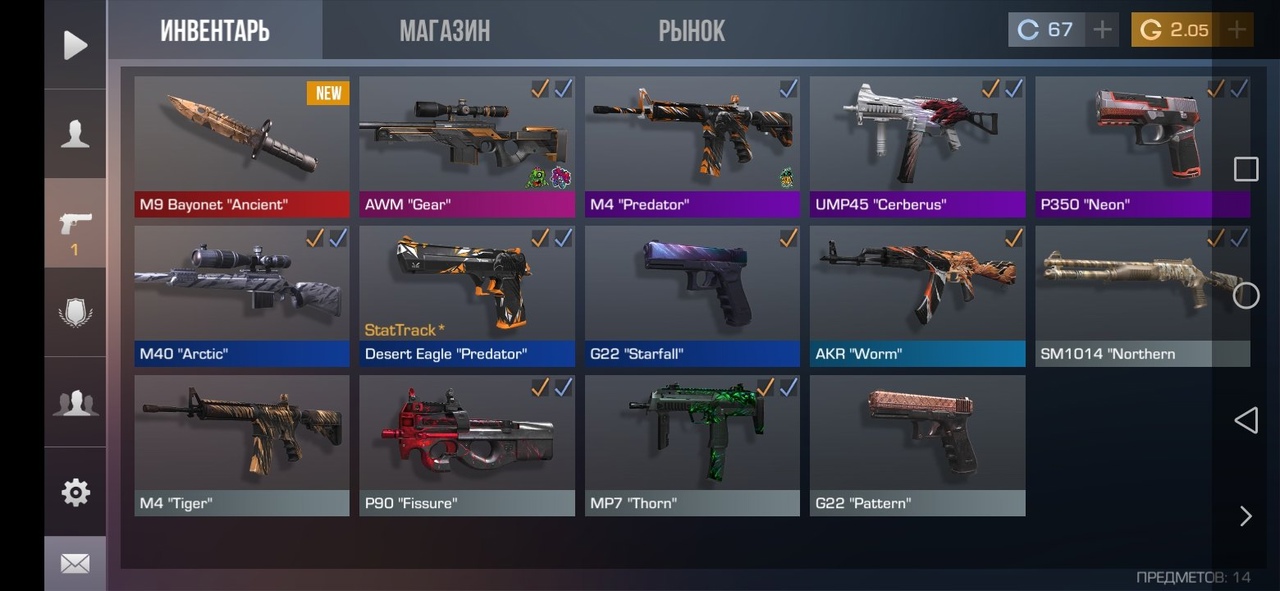Tap the Android home circle button
Image resolution: width=1280 pixels, height=591 pixels.
1245,295
